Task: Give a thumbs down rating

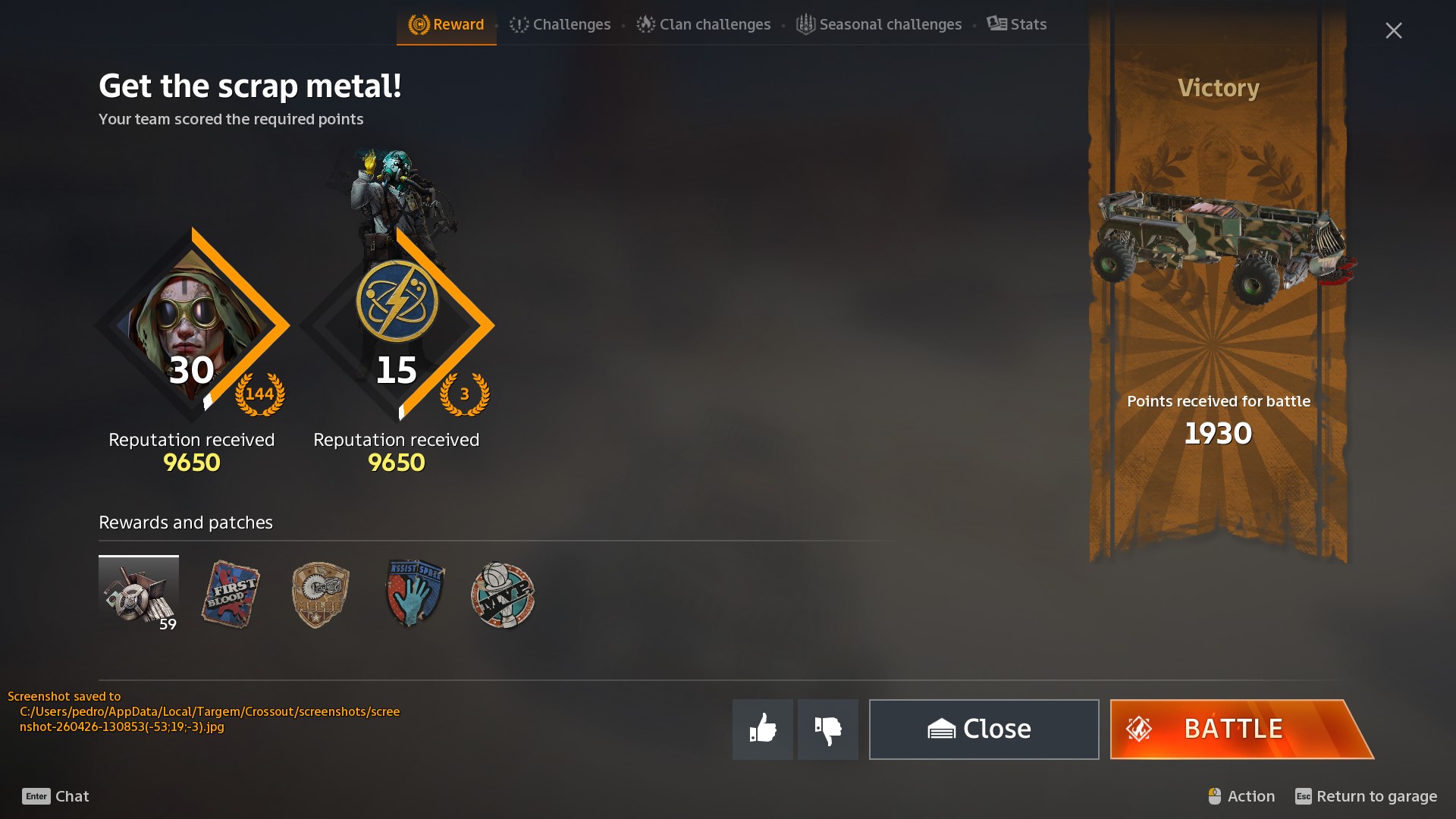Action: tap(827, 729)
